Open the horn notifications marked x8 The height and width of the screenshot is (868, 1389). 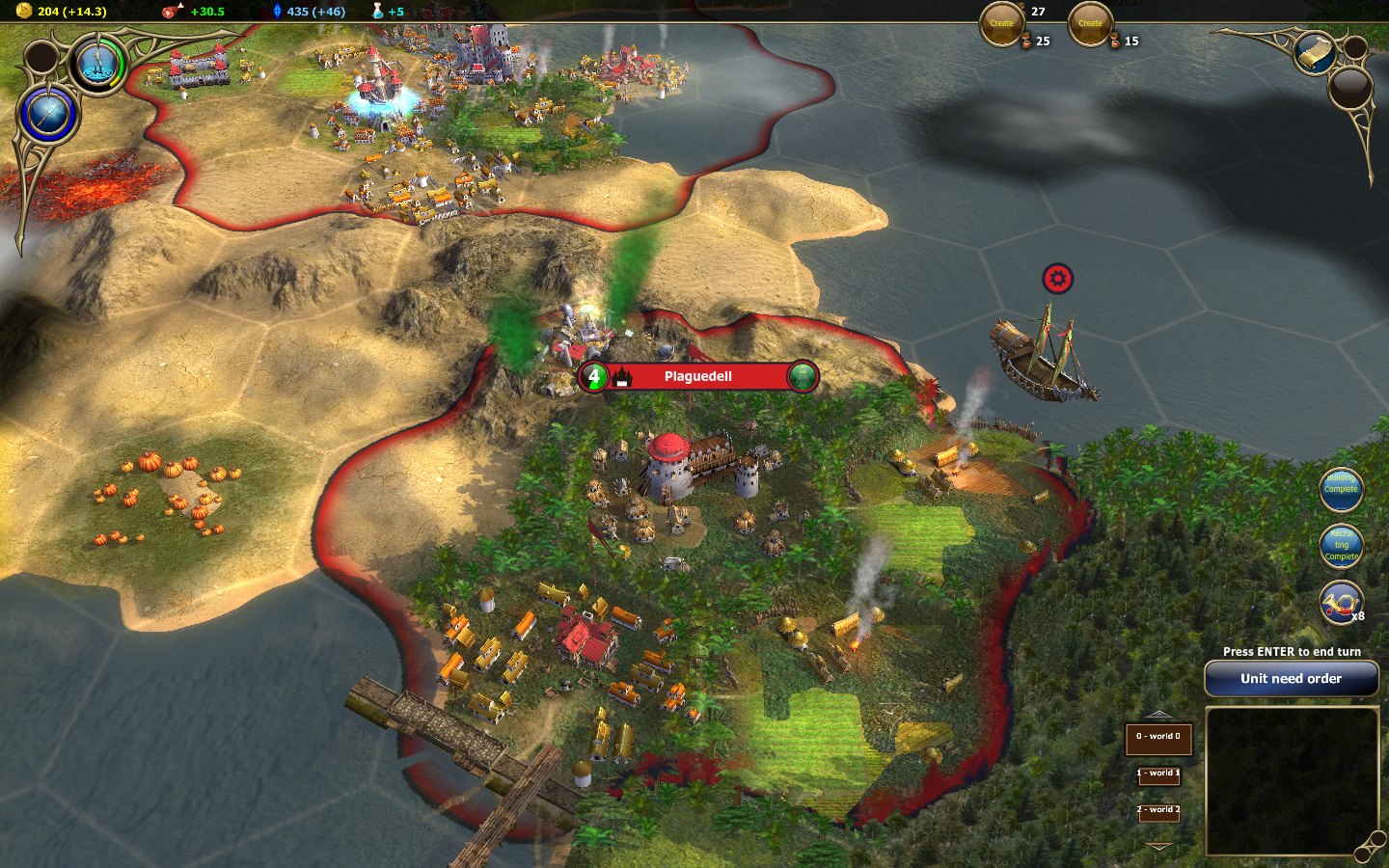1341,604
